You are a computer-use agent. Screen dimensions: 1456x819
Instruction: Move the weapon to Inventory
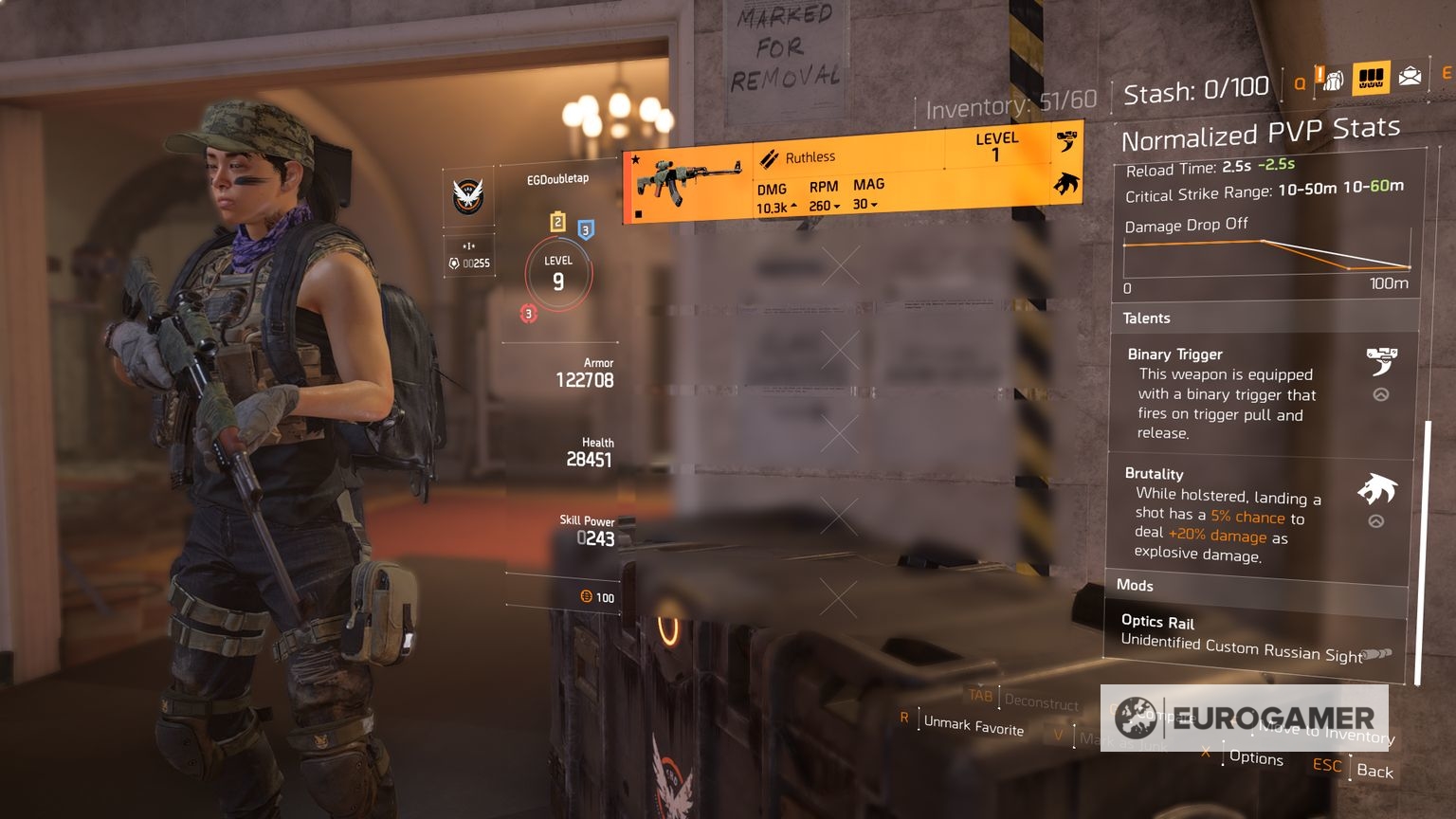tap(1327, 733)
